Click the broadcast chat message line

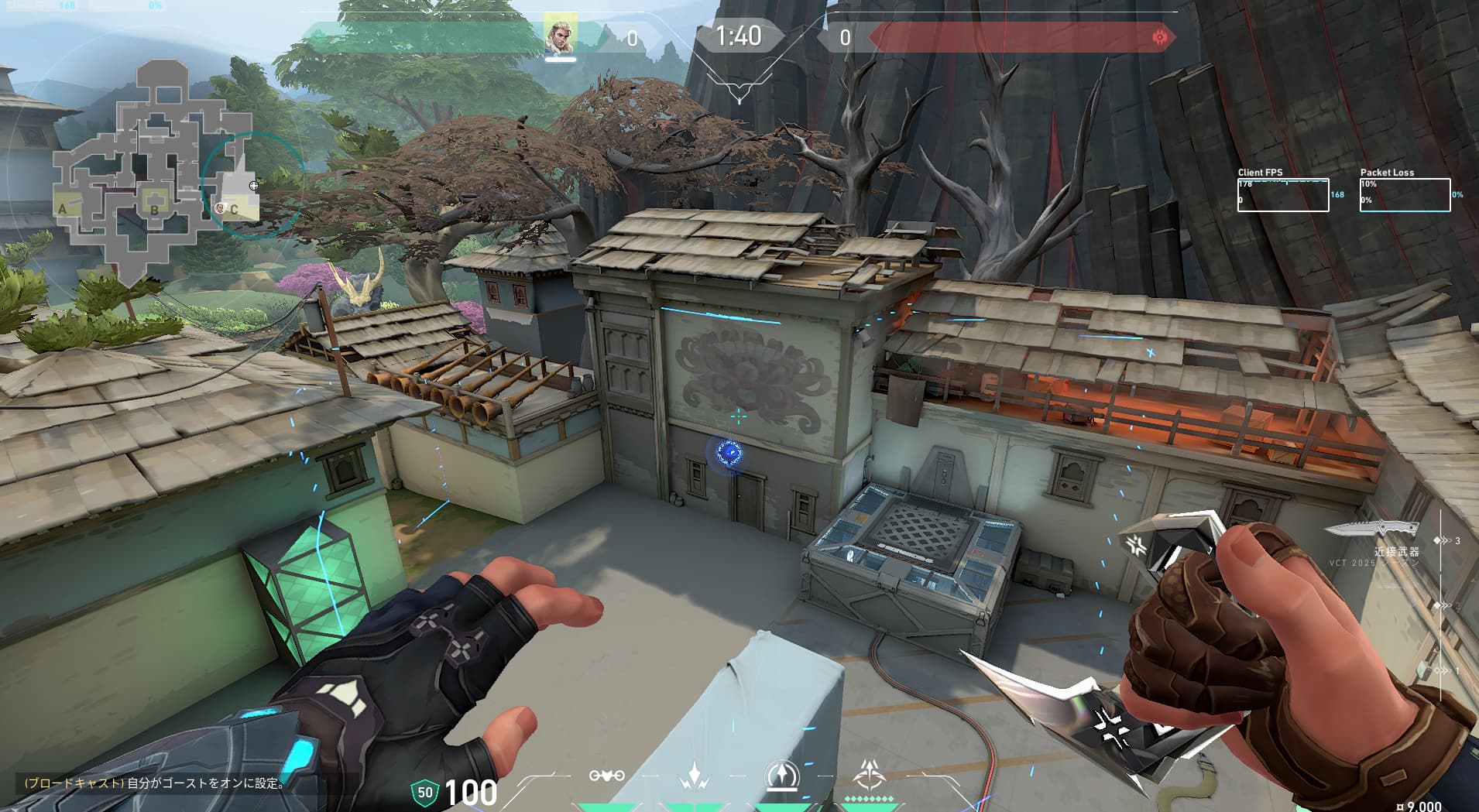[155, 783]
